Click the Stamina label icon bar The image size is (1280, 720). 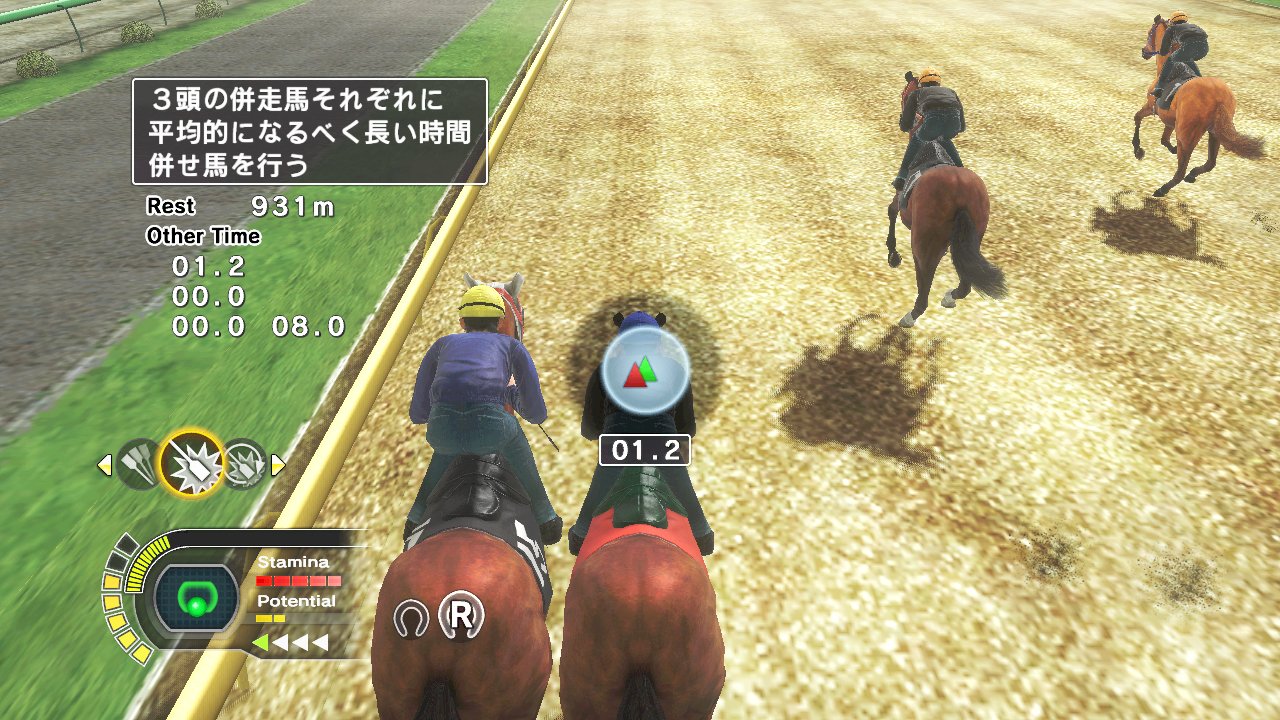point(291,562)
